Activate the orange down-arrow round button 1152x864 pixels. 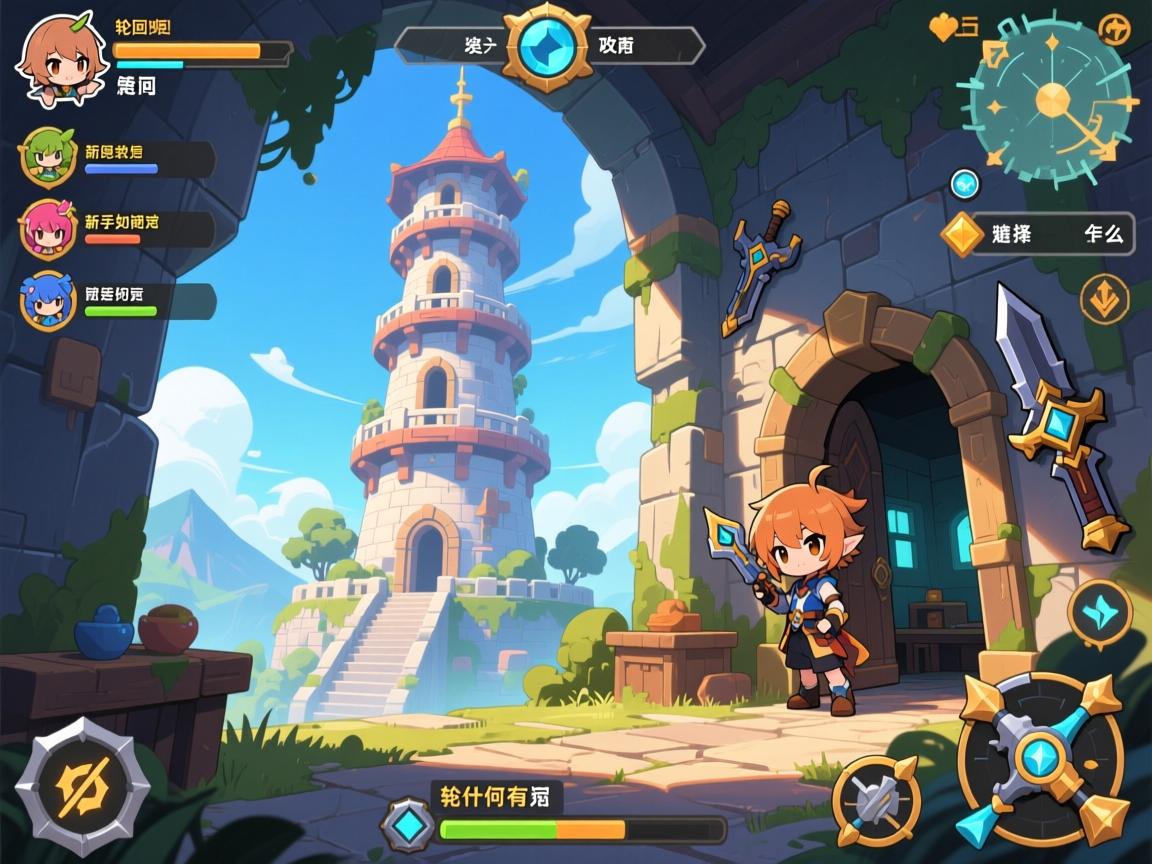coord(1104,298)
